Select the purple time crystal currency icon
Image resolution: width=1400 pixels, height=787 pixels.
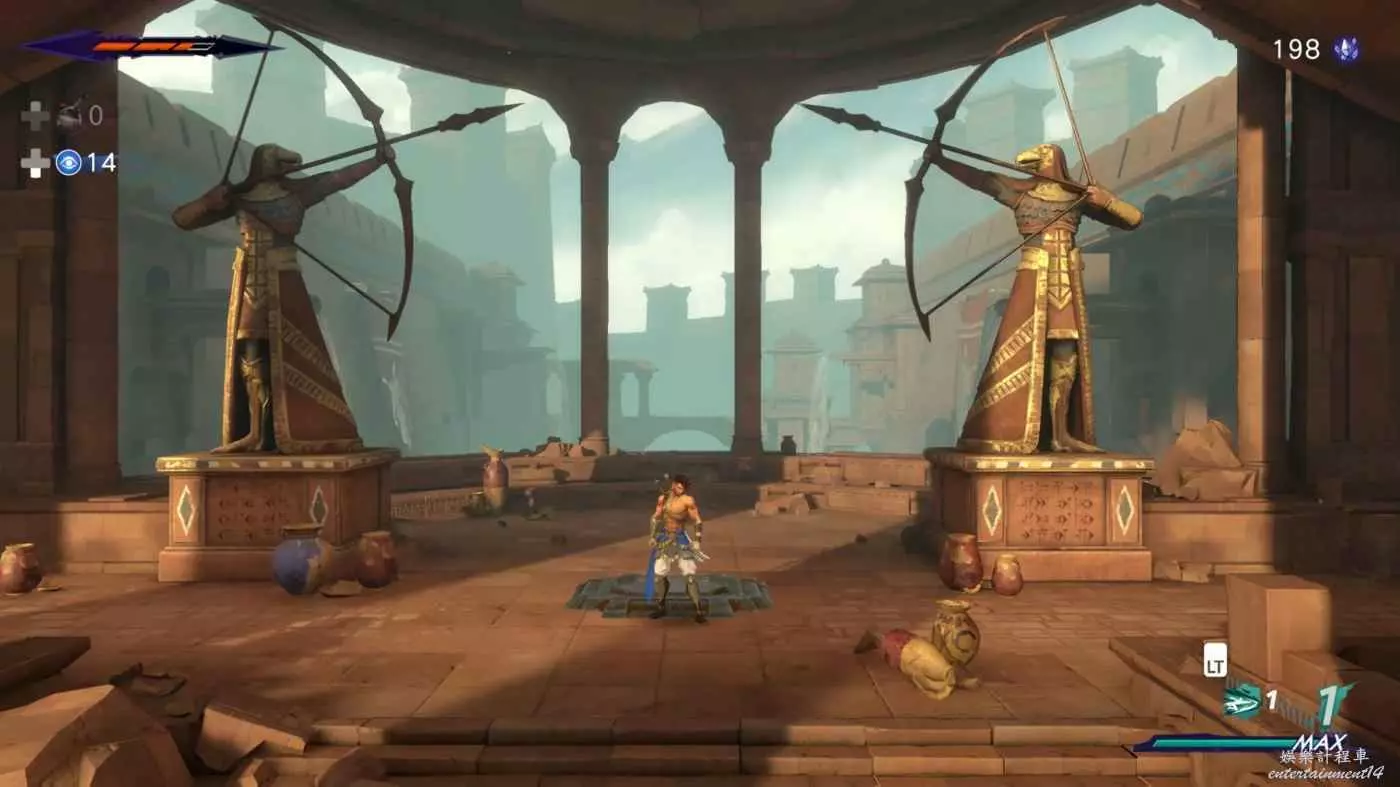(1346, 50)
